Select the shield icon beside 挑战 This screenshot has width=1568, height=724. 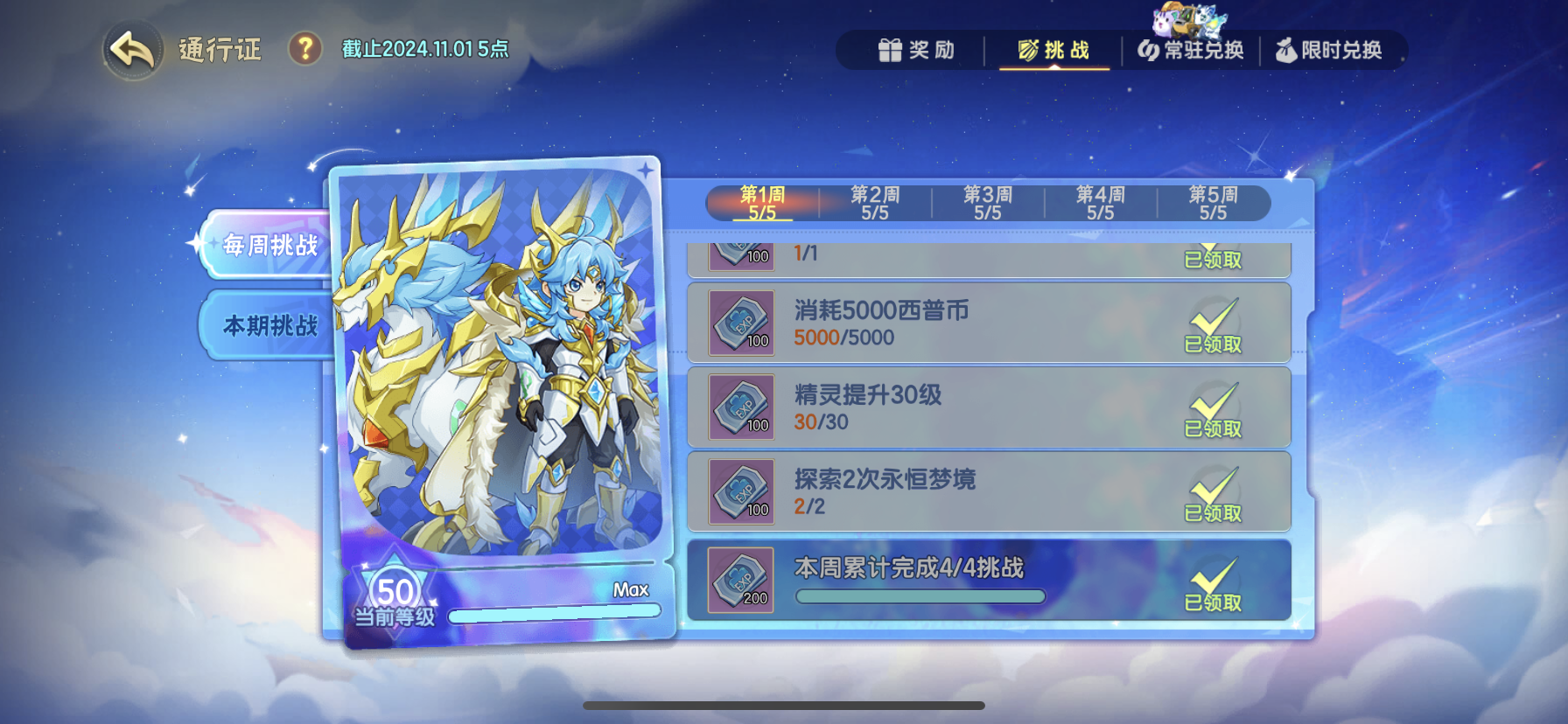(1025, 50)
